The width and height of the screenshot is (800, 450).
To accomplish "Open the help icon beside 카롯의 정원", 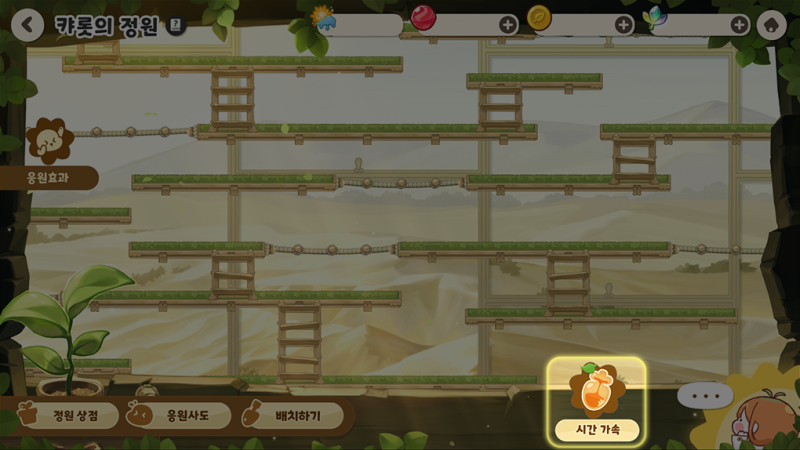I will coord(176,27).
